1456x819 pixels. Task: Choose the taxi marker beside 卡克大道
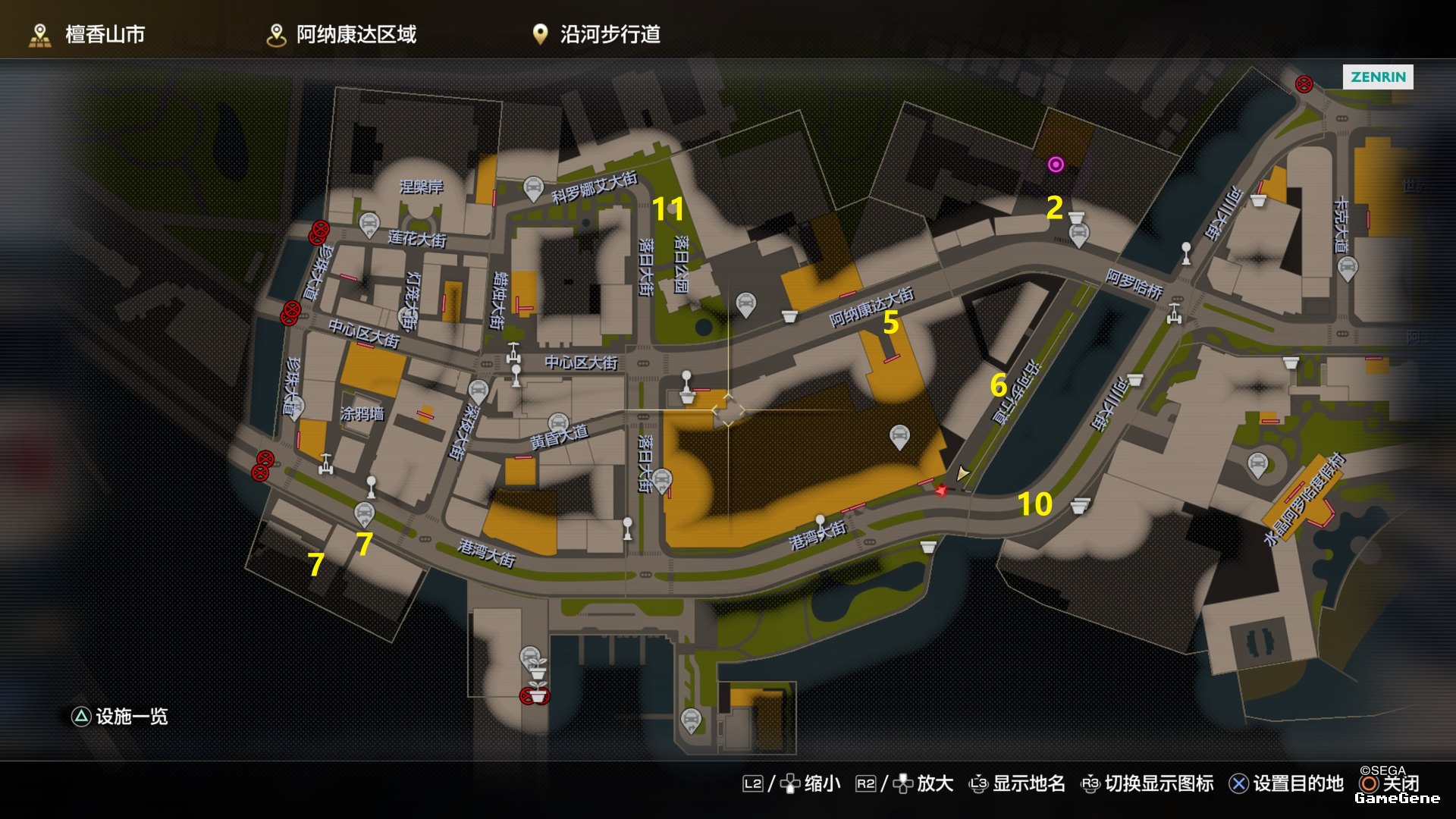pyautogui.click(x=1347, y=267)
